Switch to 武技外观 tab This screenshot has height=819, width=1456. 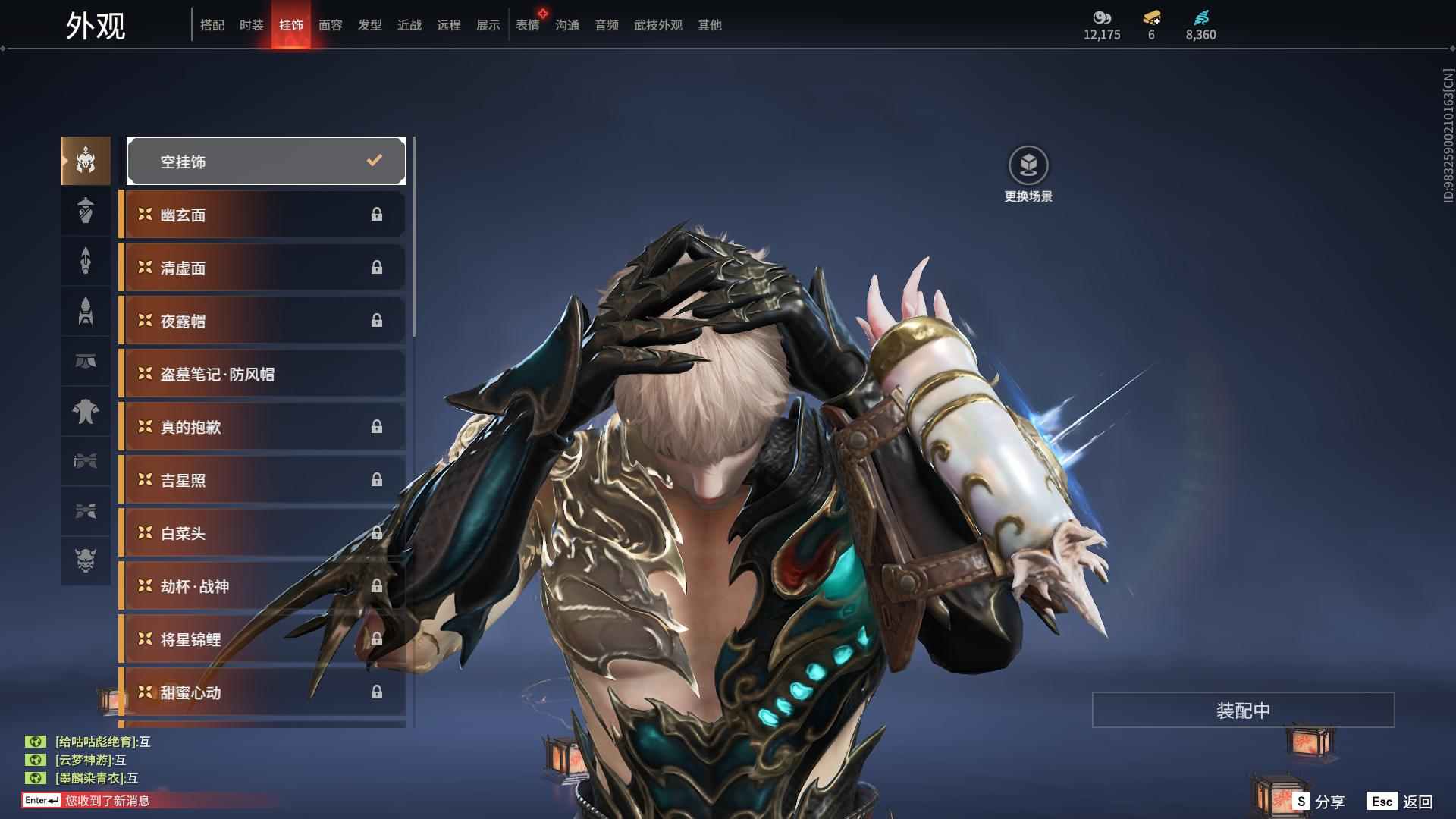[x=657, y=25]
